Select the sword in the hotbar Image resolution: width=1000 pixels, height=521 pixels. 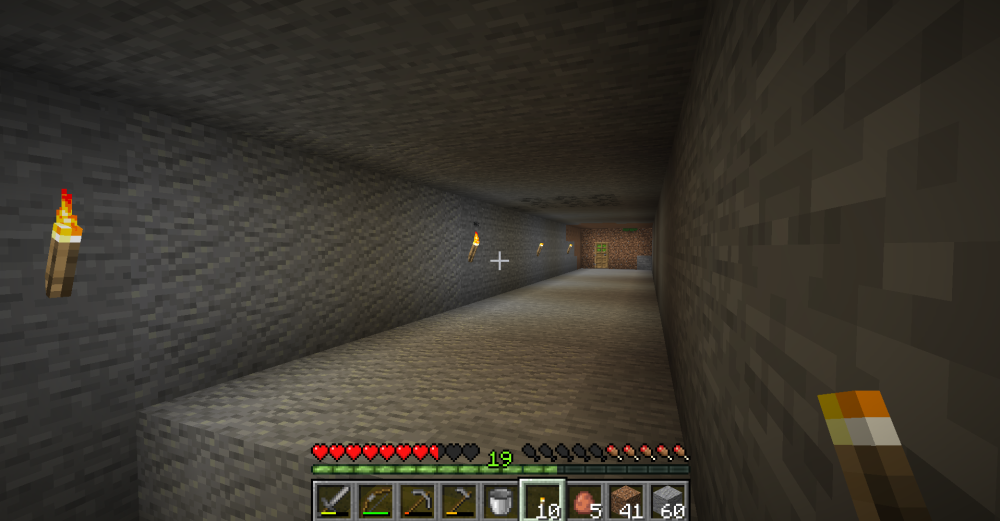tap(333, 500)
